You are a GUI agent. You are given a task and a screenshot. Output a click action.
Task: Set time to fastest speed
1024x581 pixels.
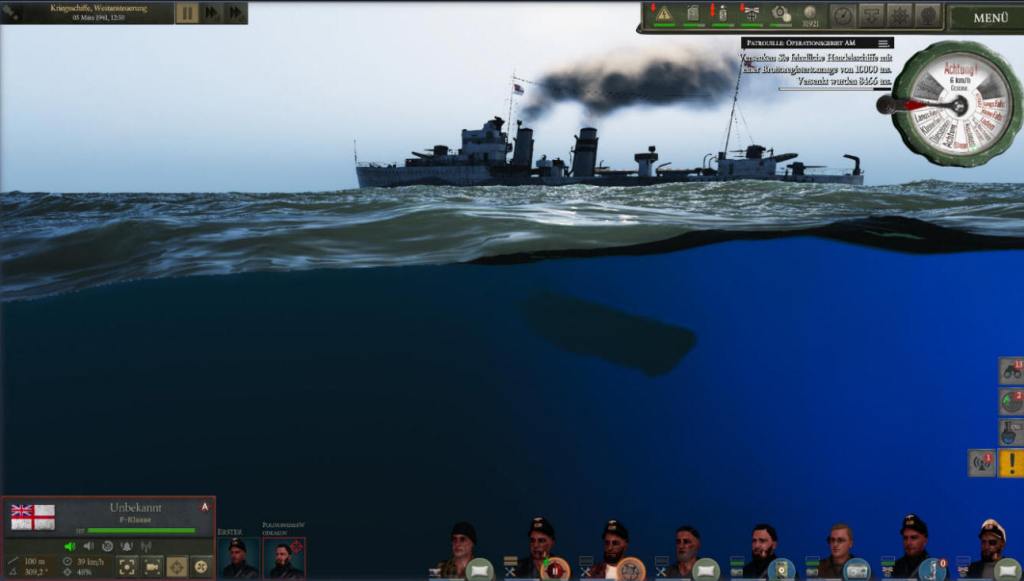point(235,13)
